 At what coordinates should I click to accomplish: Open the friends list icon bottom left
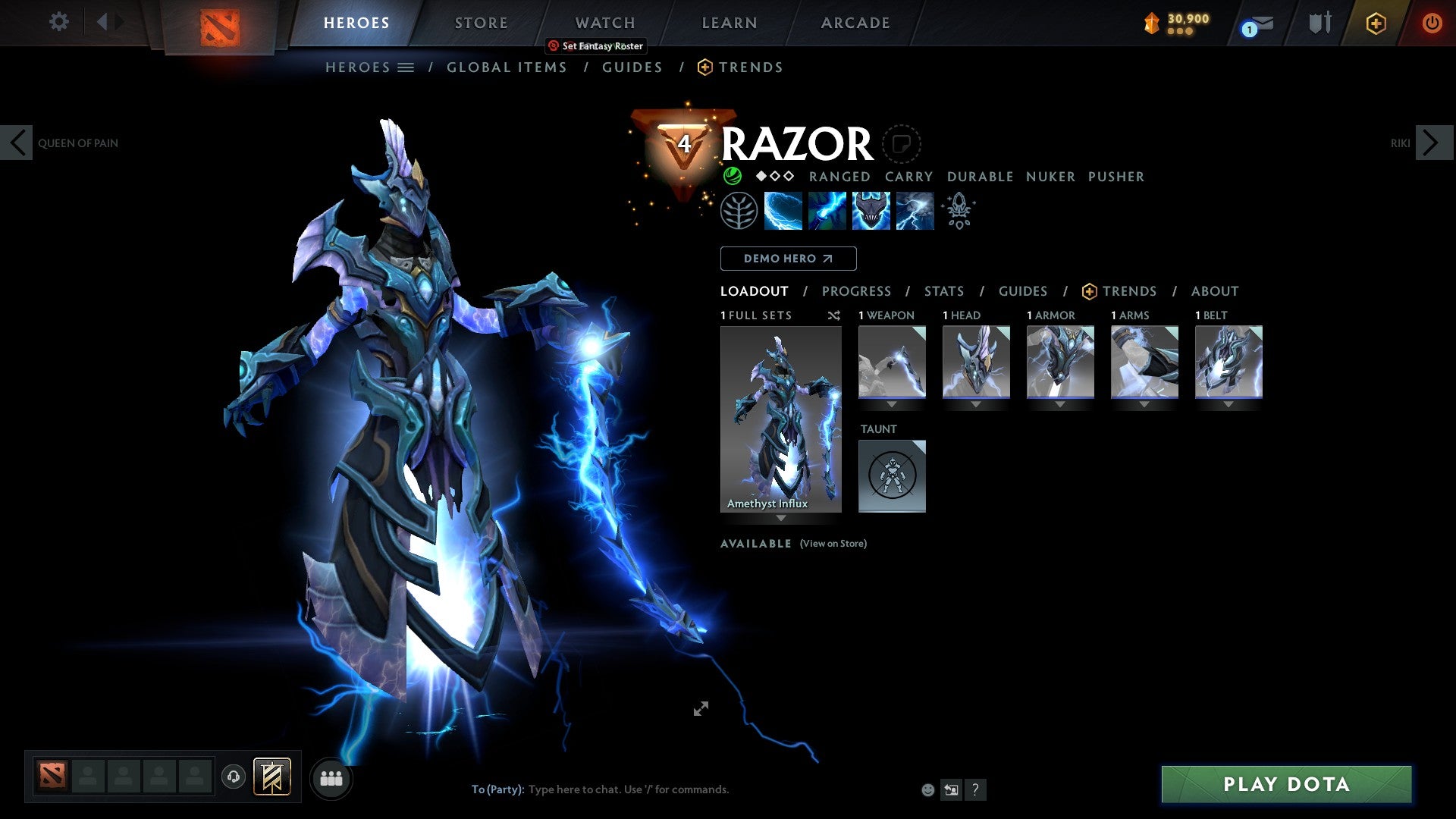pyautogui.click(x=331, y=778)
